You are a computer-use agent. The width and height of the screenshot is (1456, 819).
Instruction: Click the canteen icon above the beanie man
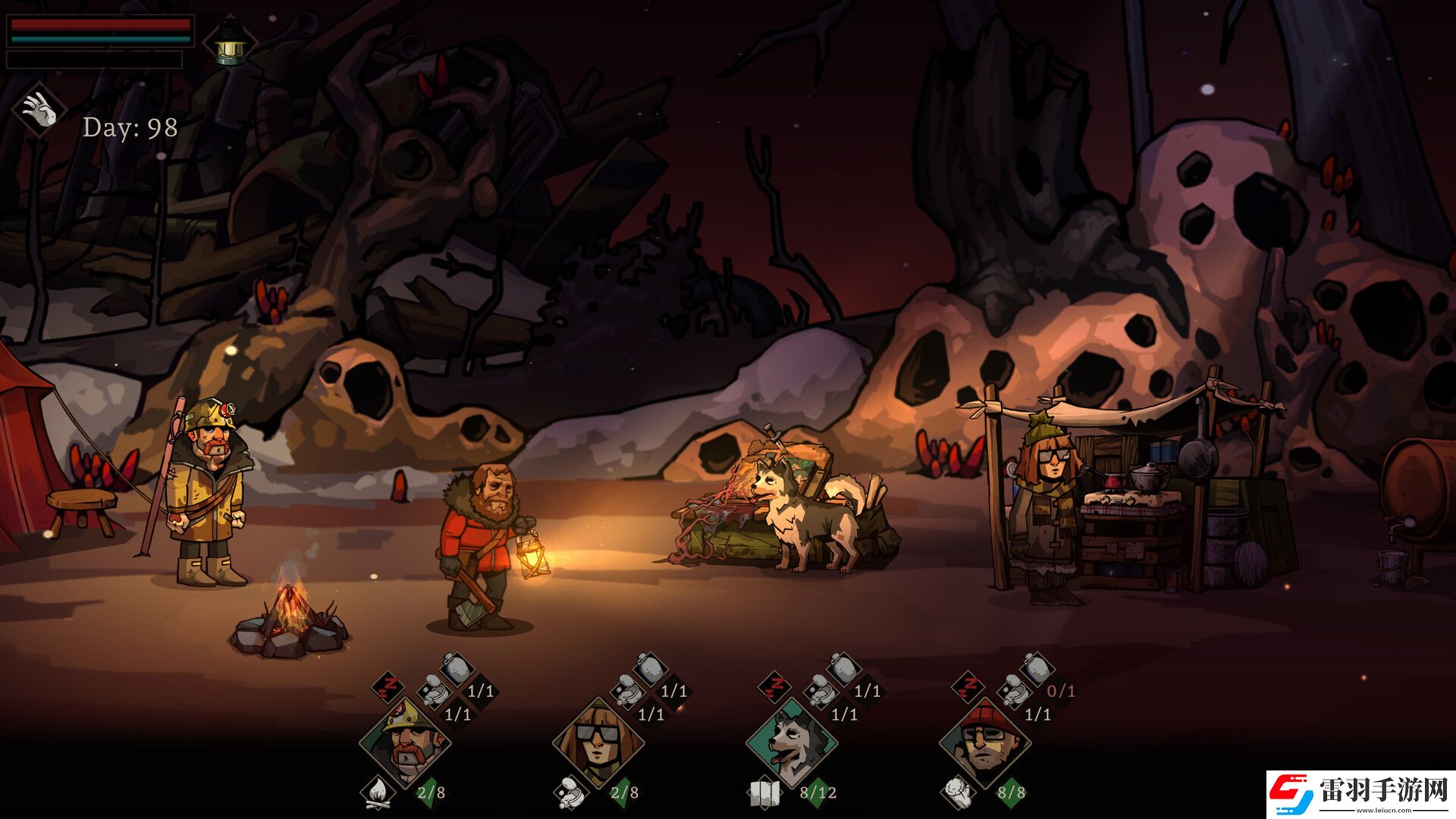click(1037, 668)
